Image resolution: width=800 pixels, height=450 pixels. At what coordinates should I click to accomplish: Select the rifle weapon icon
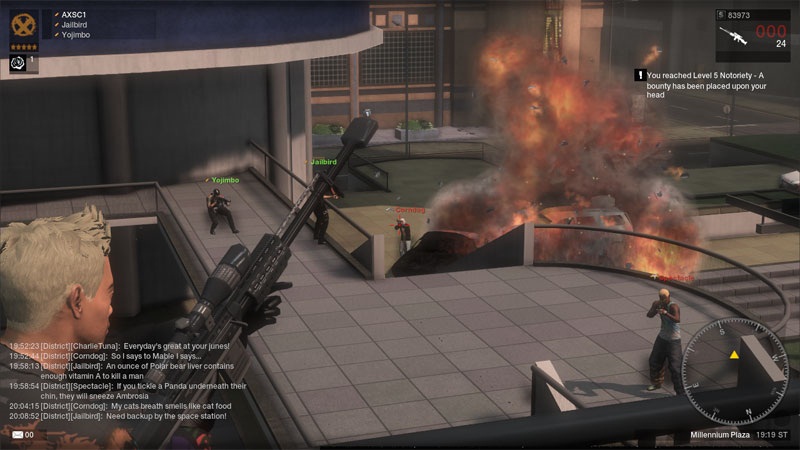click(x=735, y=36)
